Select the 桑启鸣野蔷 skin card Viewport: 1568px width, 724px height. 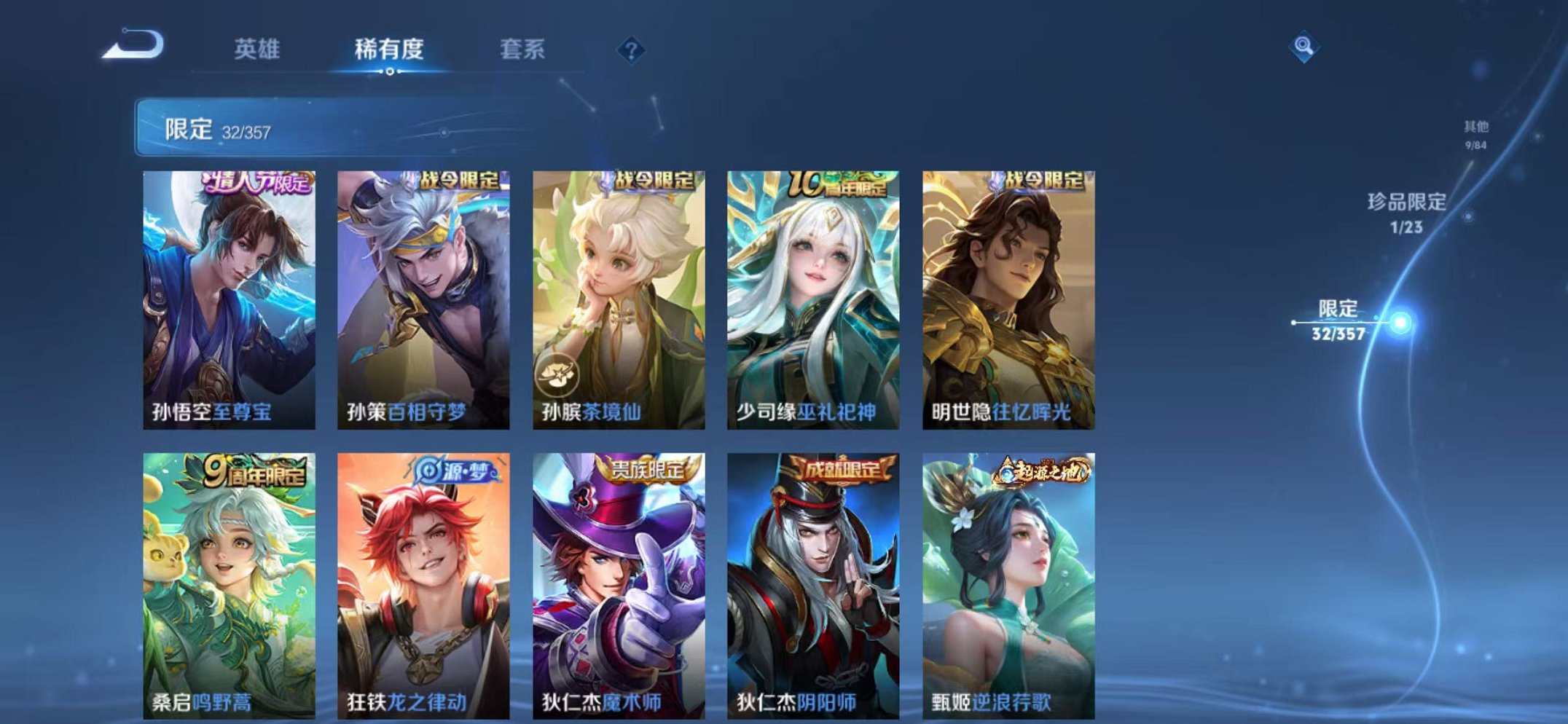pos(230,590)
